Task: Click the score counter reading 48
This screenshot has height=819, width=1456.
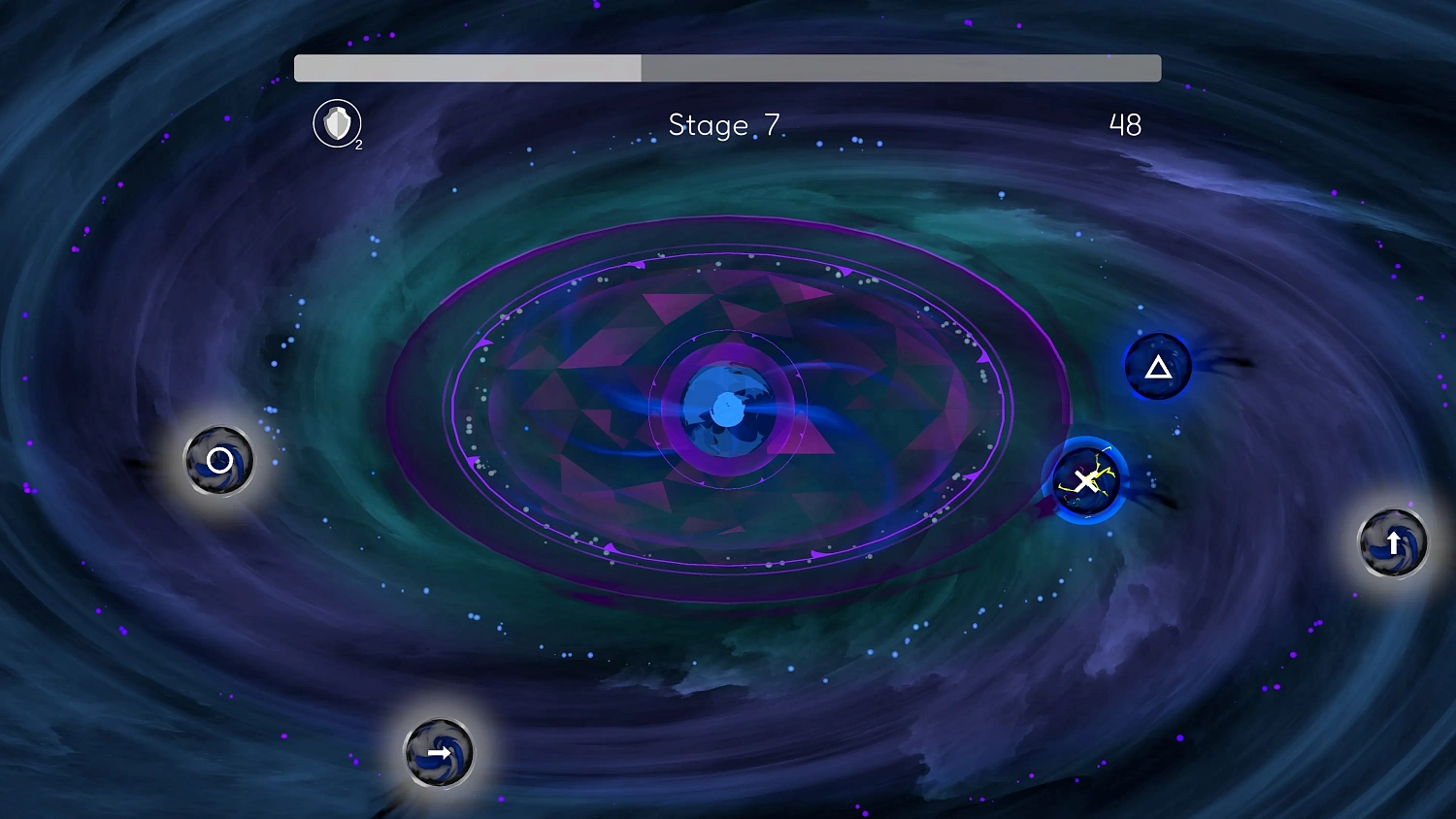Action: click(1124, 123)
